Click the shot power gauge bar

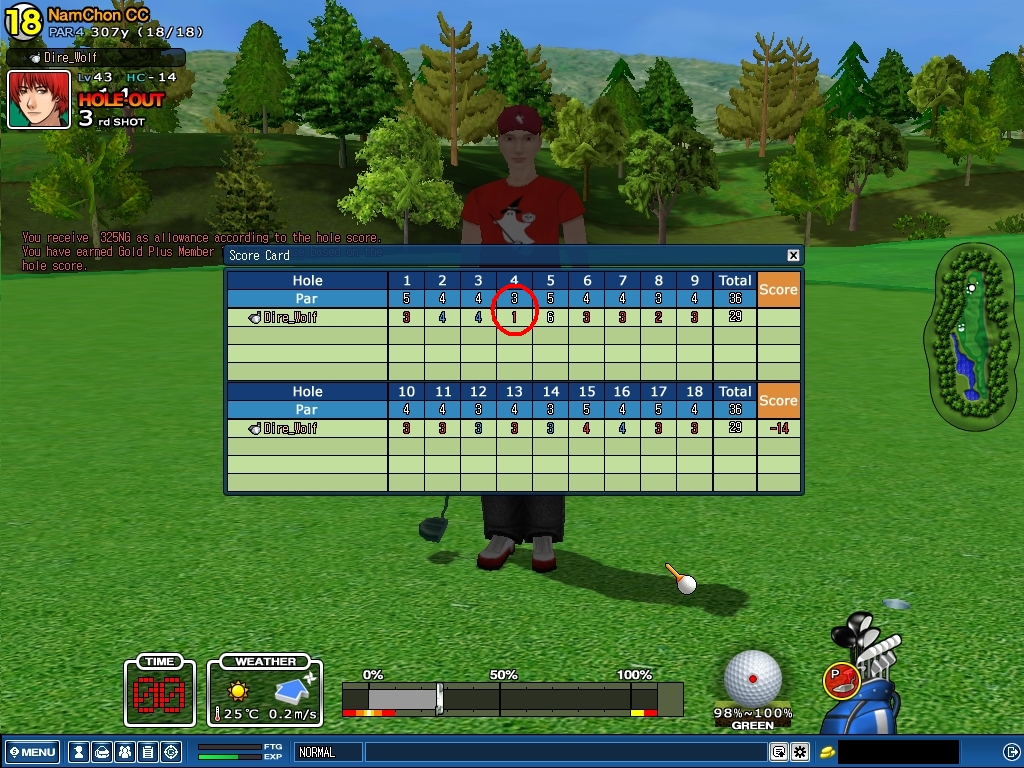tap(512, 698)
